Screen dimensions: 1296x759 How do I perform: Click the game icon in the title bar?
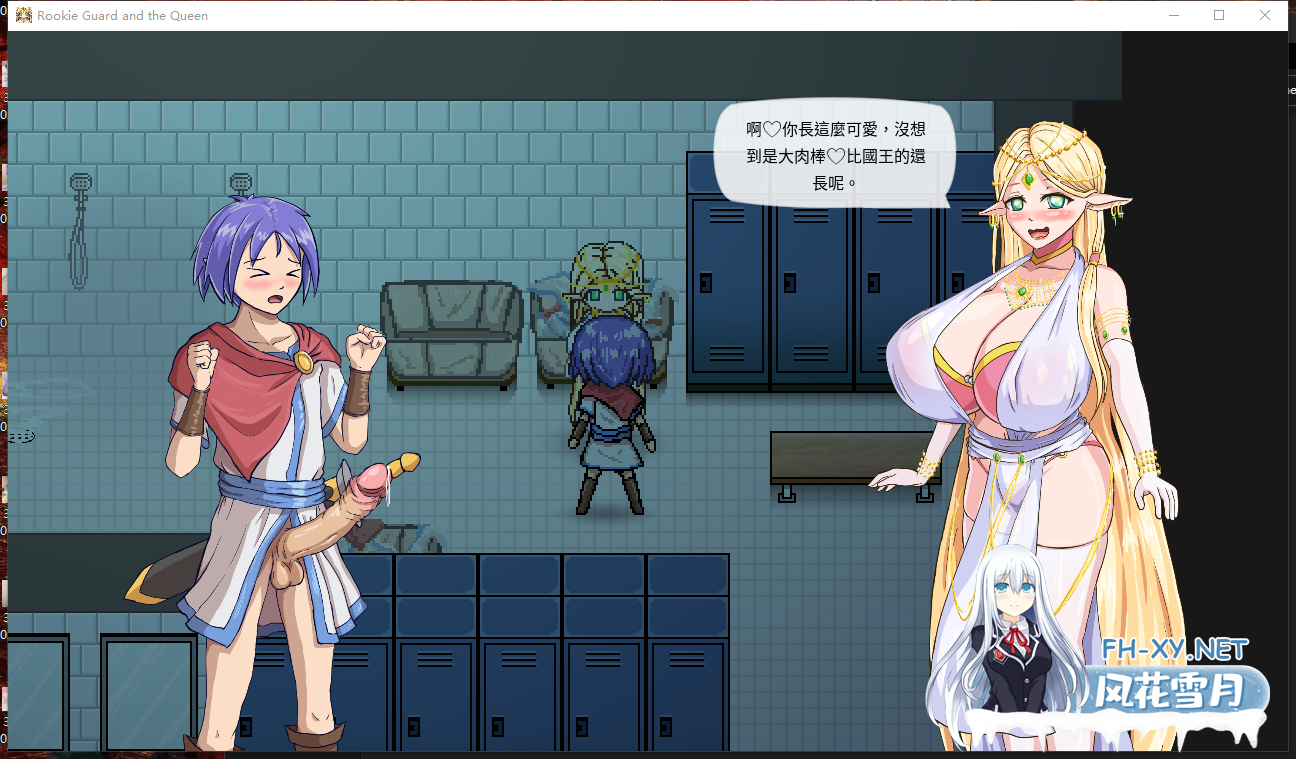coord(25,14)
